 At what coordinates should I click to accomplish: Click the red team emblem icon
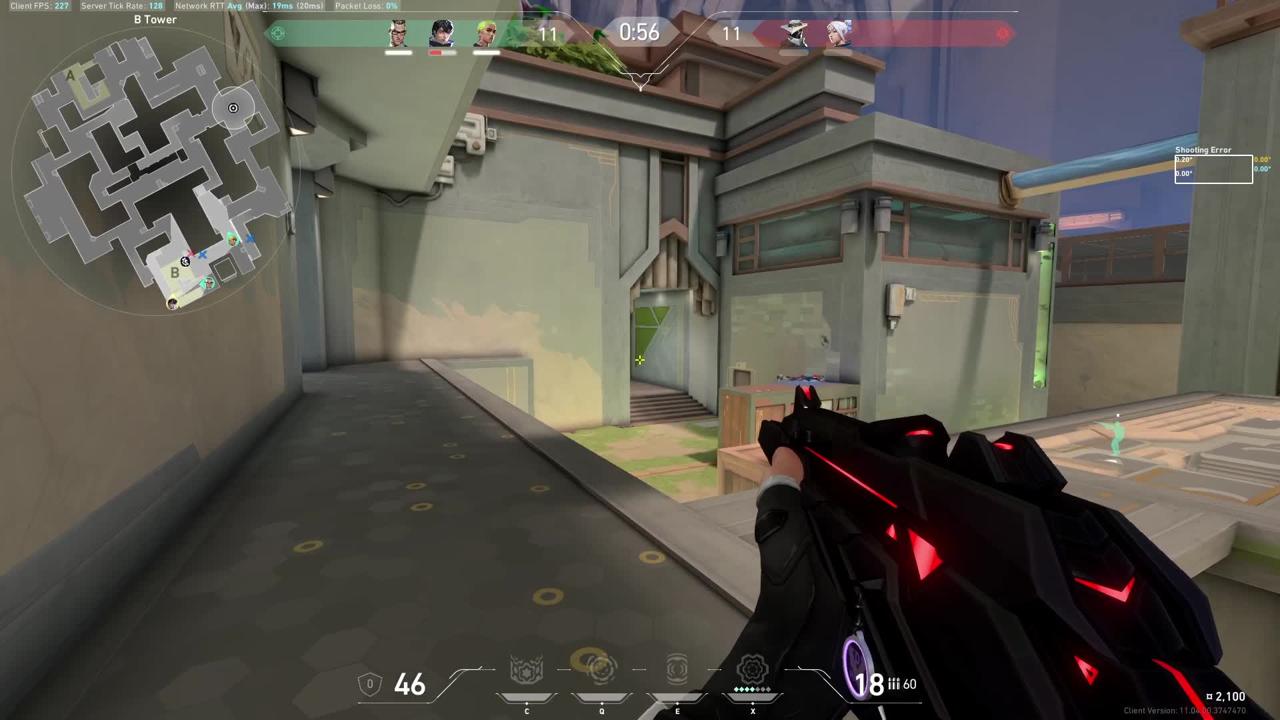coord(1003,33)
